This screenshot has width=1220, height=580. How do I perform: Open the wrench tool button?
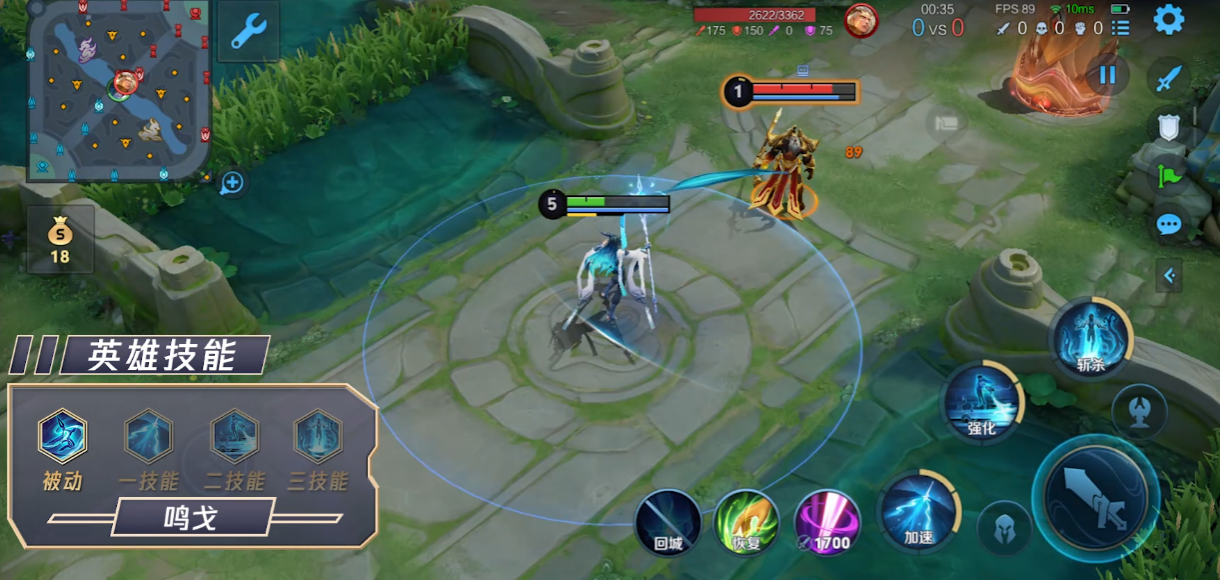click(x=247, y=31)
